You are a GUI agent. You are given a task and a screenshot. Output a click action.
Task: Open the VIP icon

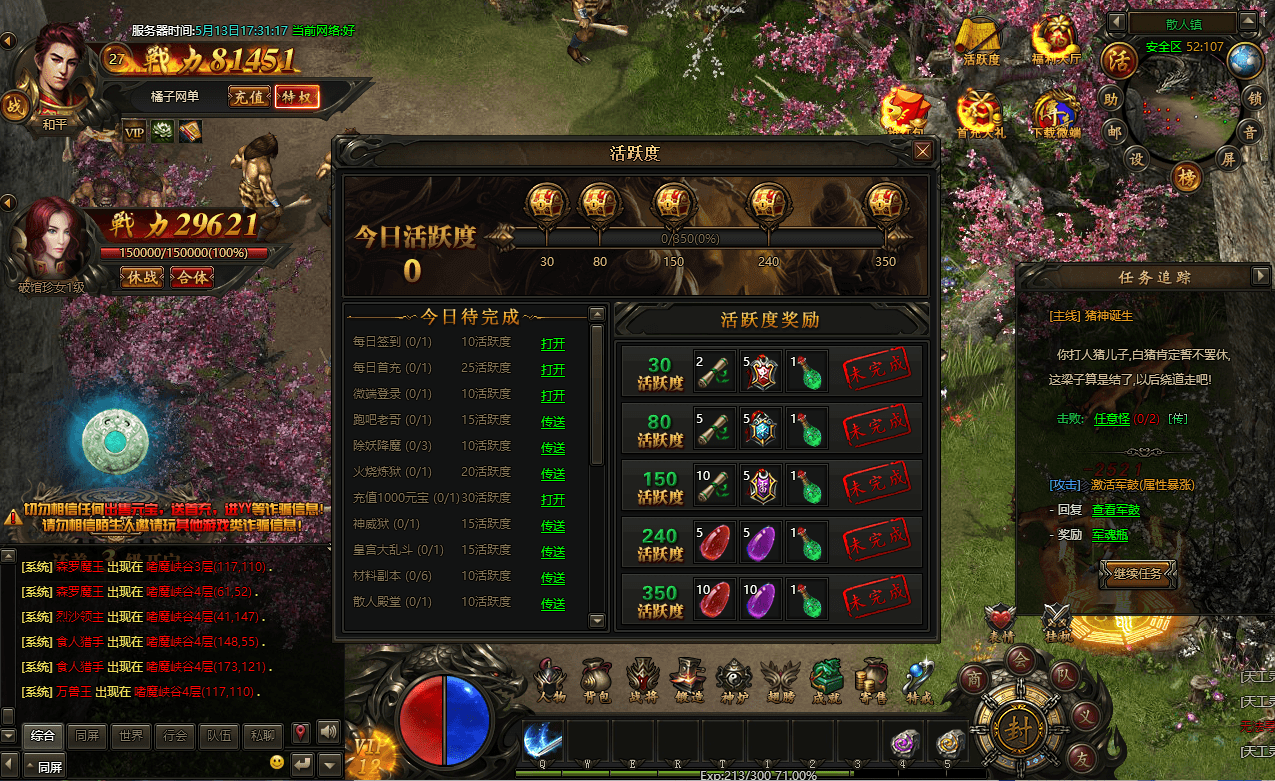point(134,130)
